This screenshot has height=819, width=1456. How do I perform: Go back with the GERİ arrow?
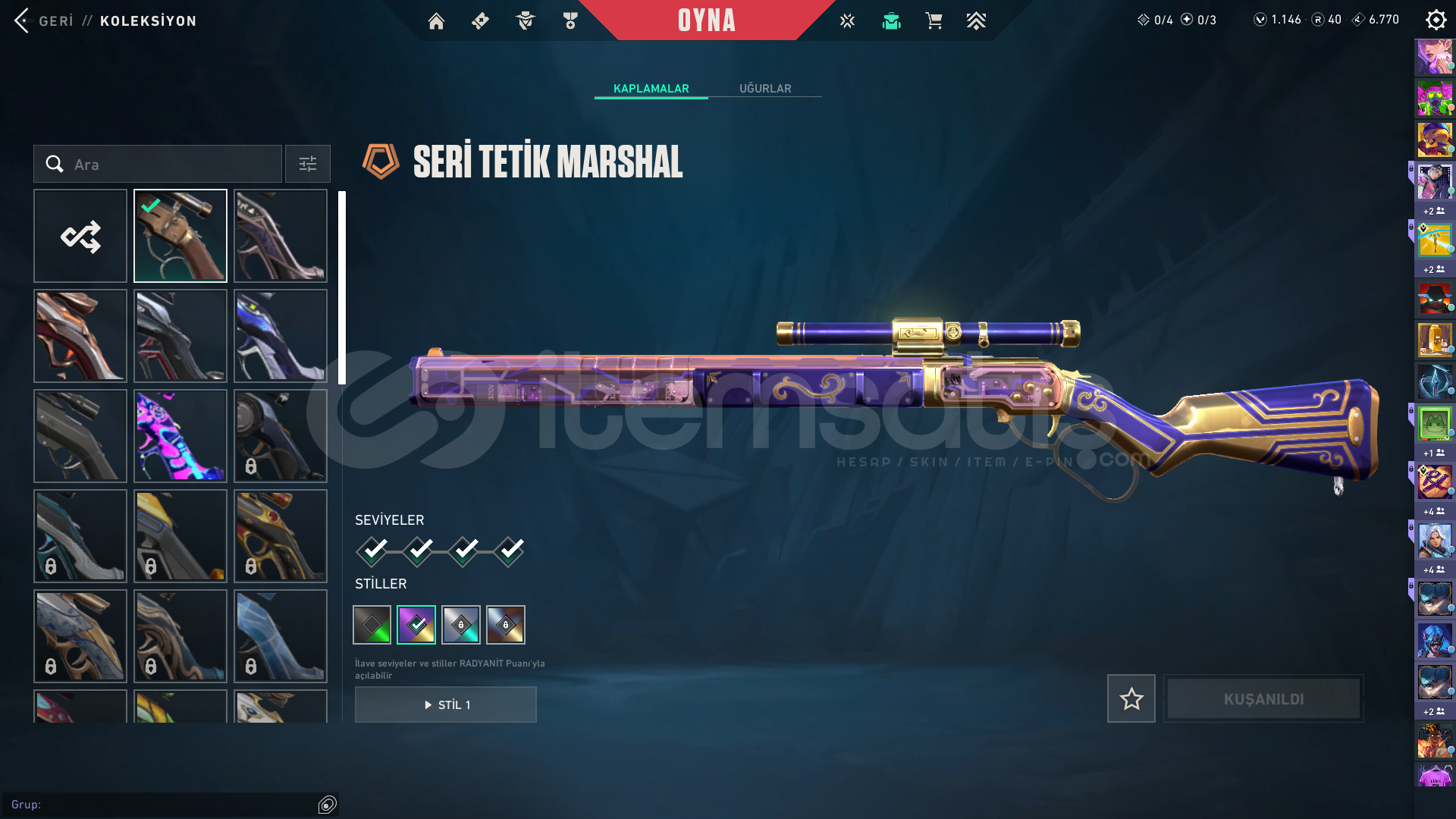[x=22, y=20]
